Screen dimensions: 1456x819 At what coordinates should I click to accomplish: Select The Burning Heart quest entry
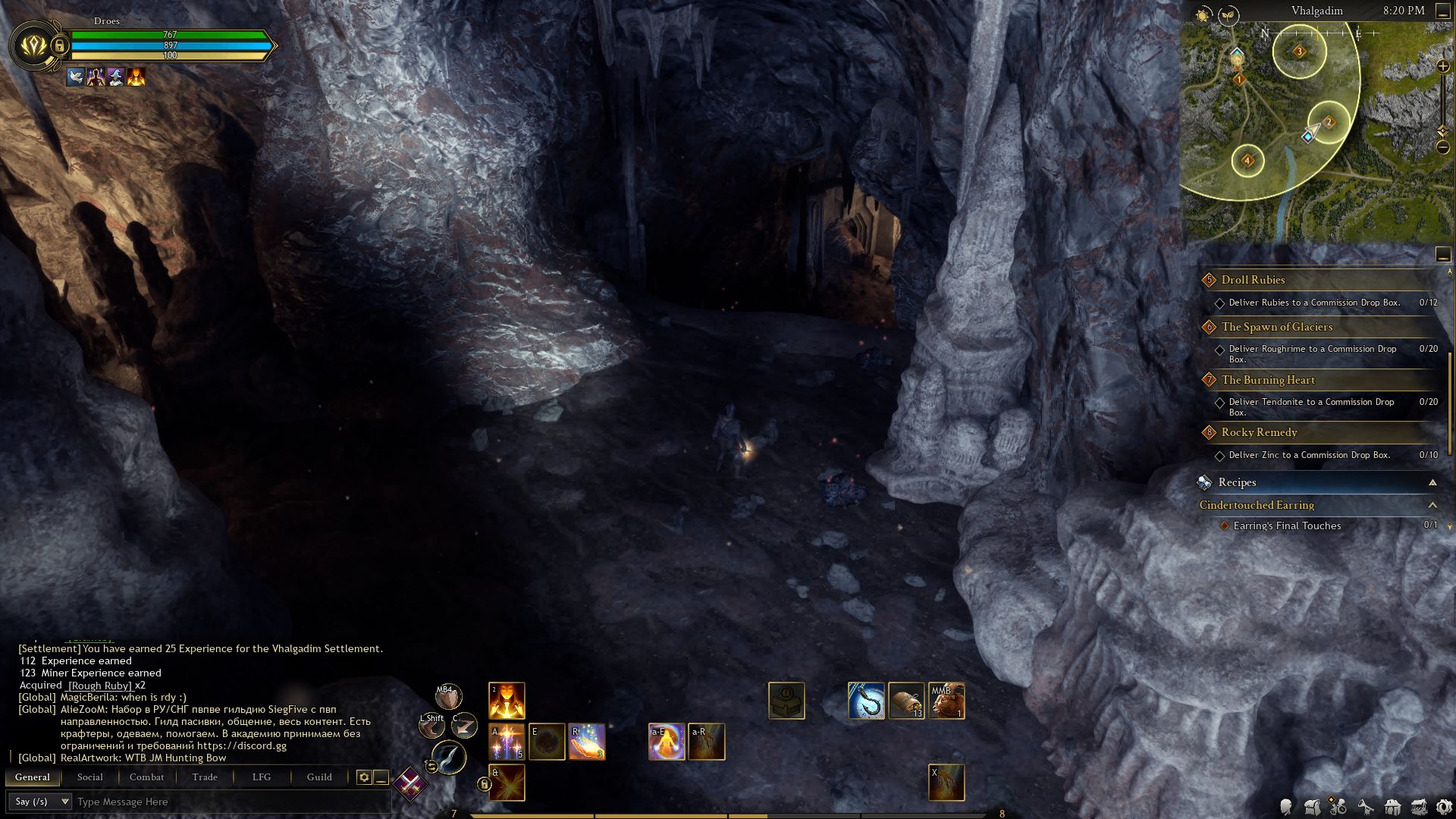pos(1268,380)
